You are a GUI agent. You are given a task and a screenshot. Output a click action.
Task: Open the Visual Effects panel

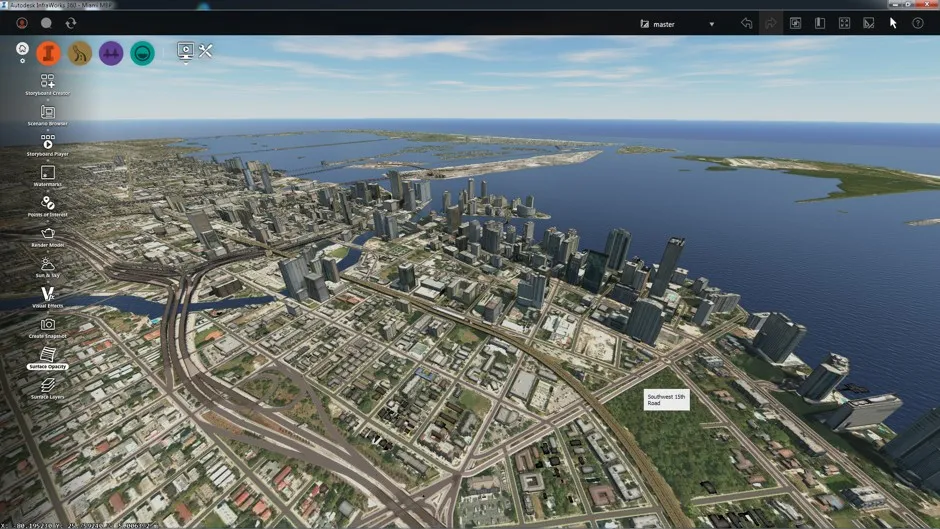click(x=48, y=295)
